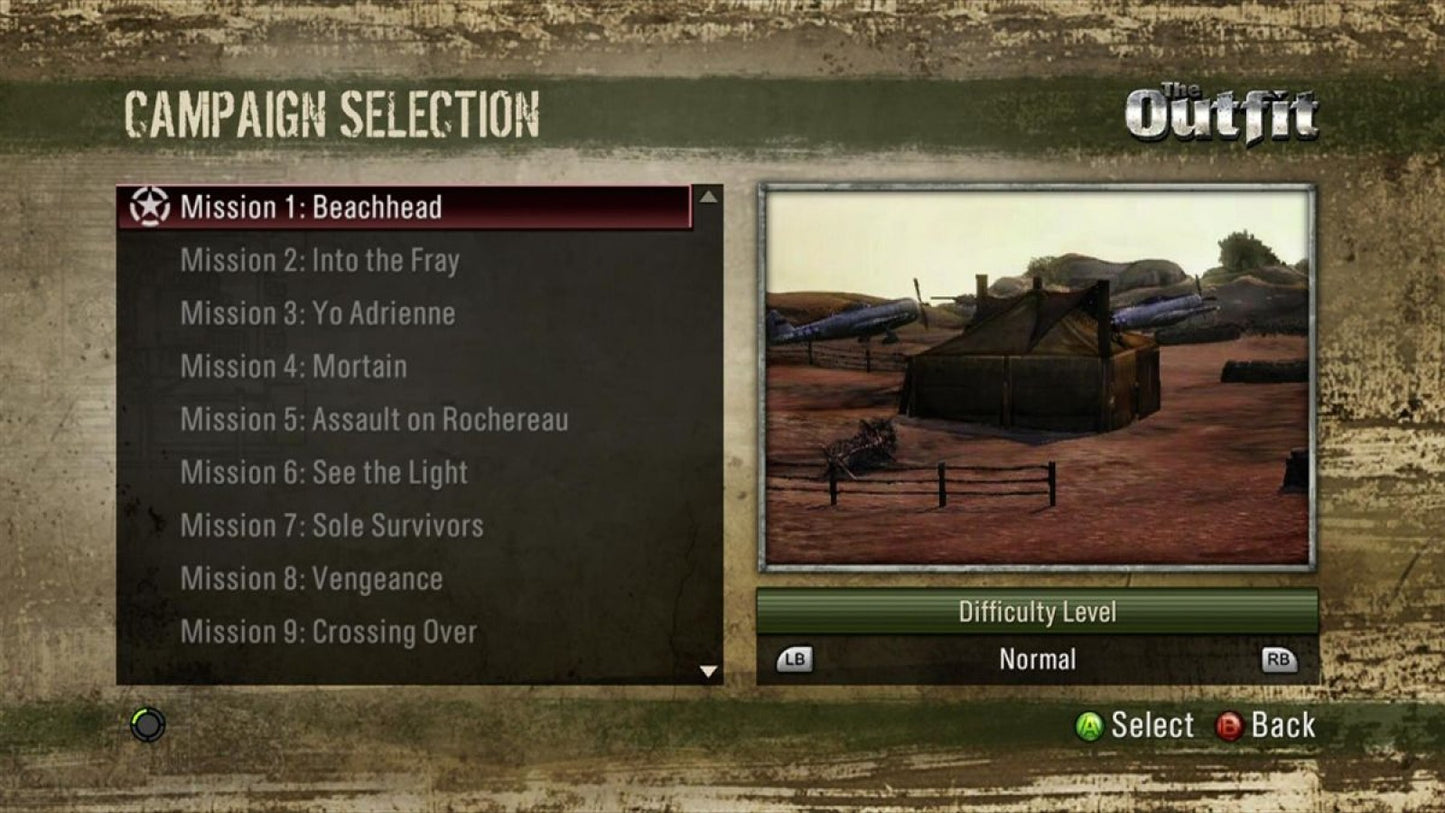Select Mission 4: Mortain
The height and width of the screenshot is (813, 1445).
pos(292,366)
